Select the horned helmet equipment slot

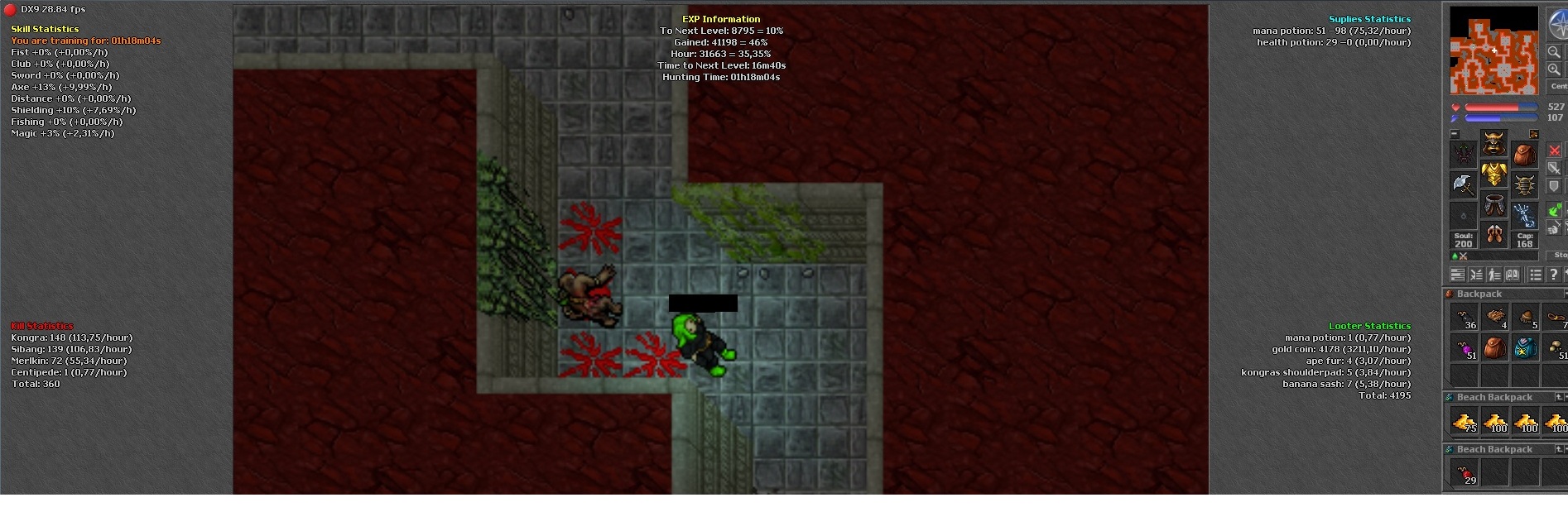(x=1493, y=143)
